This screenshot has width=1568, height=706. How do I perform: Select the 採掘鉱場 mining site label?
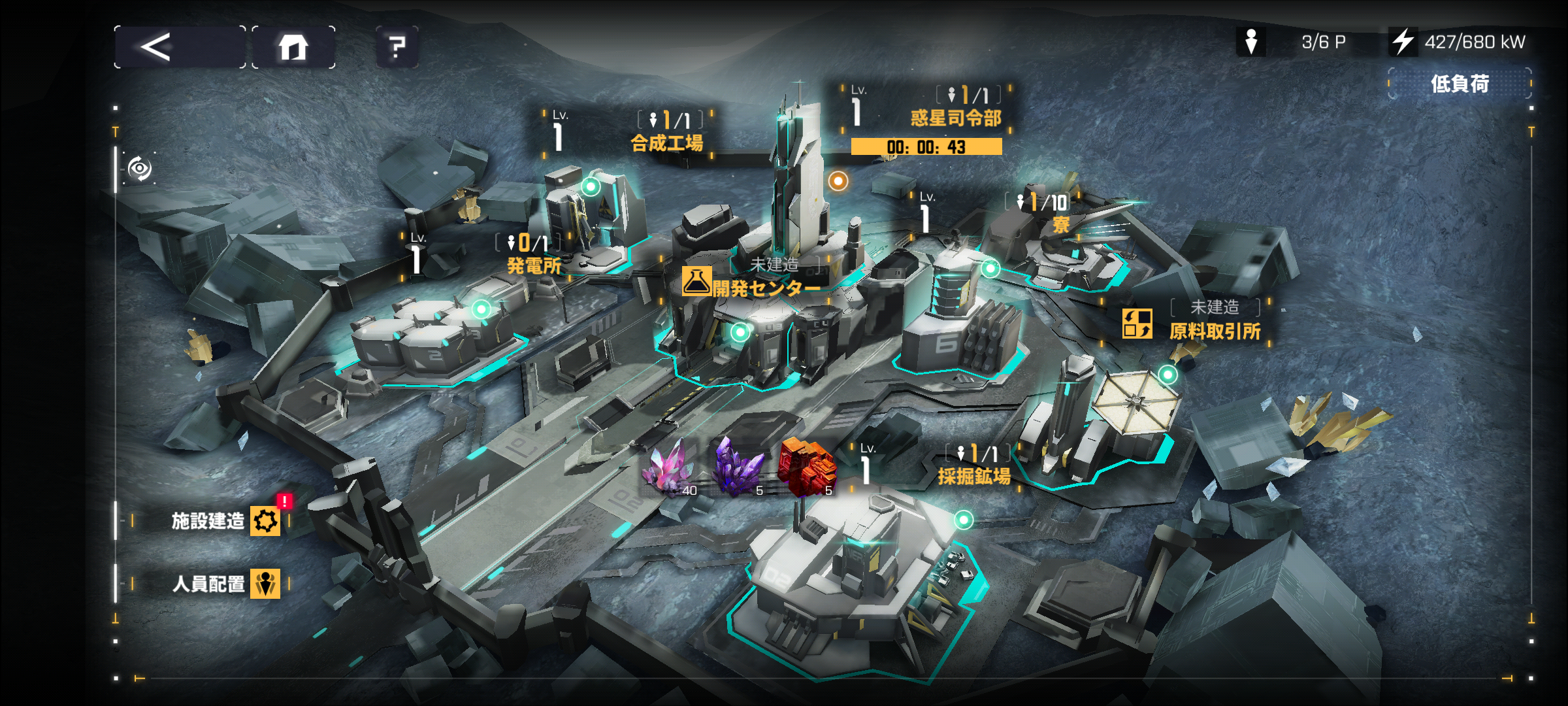(973, 476)
